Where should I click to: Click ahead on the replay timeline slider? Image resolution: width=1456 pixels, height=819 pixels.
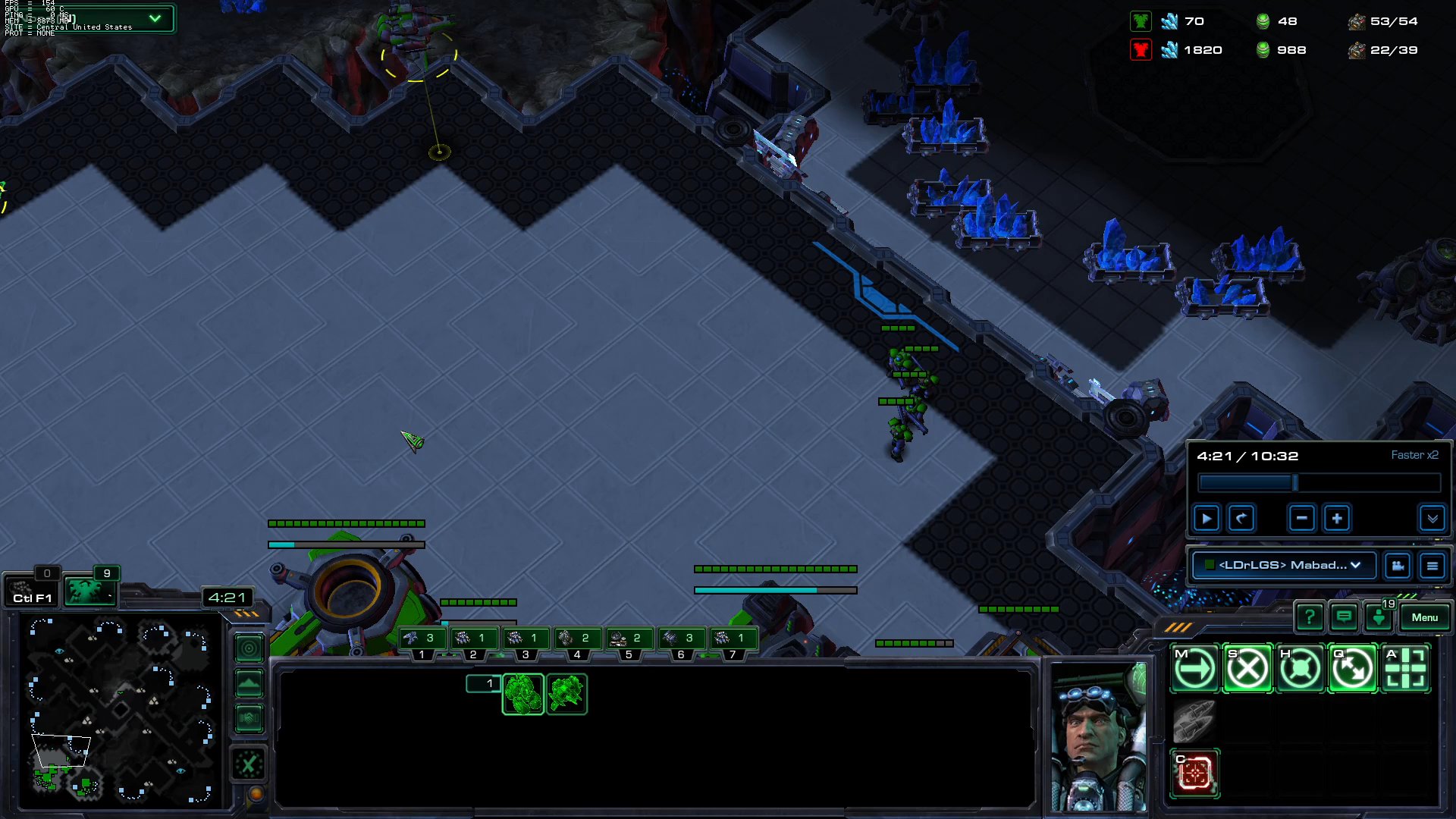tap(1365, 483)
